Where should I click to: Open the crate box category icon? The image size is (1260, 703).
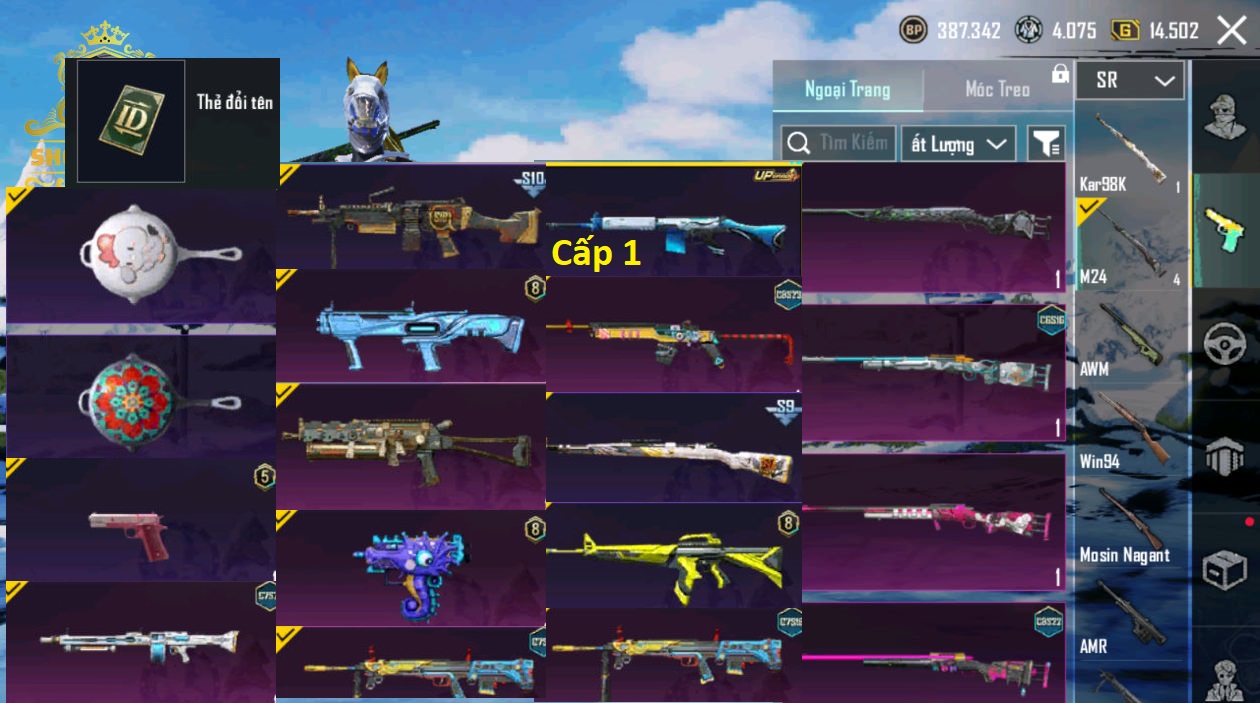click(1225, 569)
